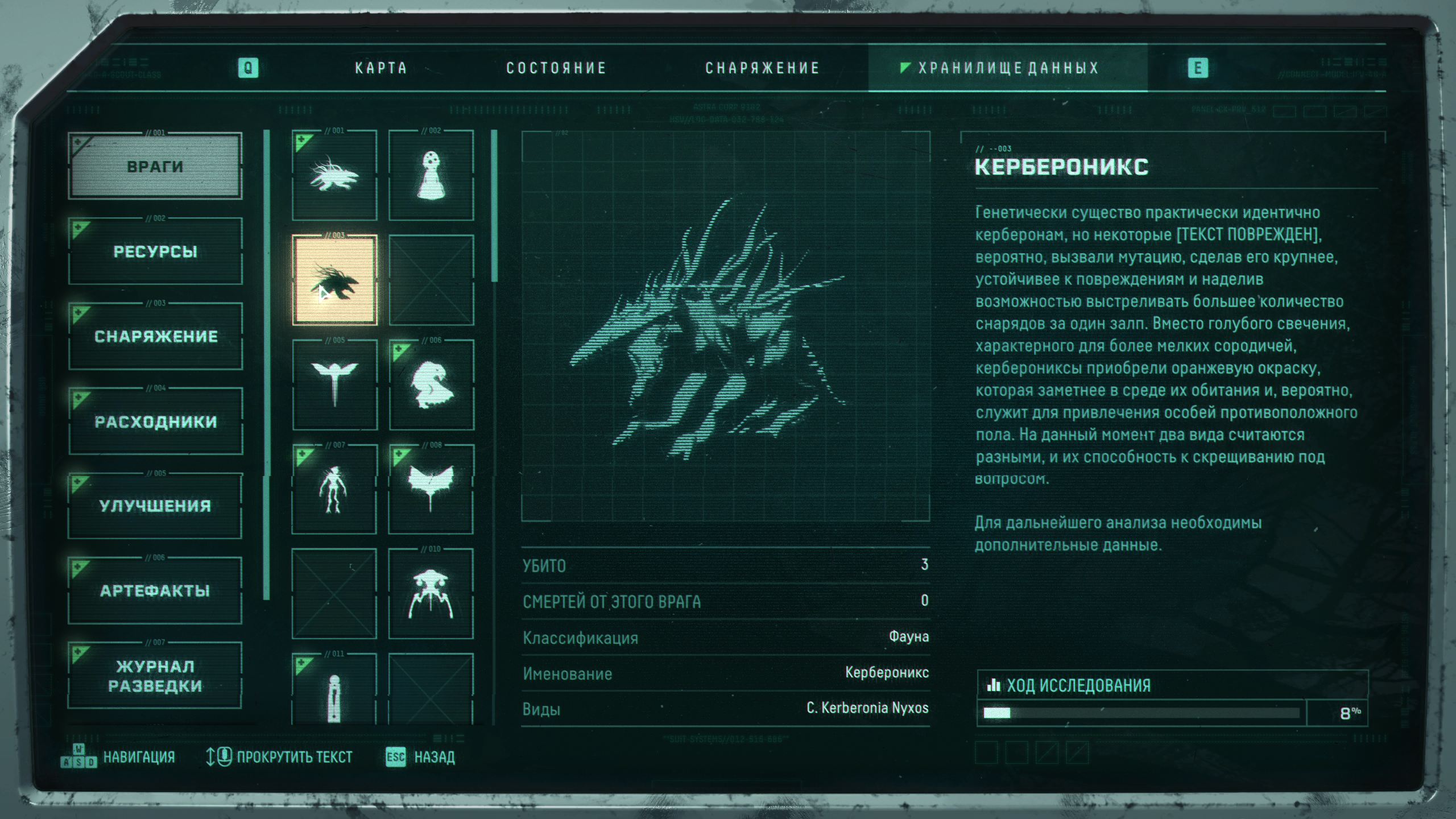Select the СНАРЯЖЕНИЕ top tab
This screenshot has width=1456, height=819.
(x=762, y=68)
